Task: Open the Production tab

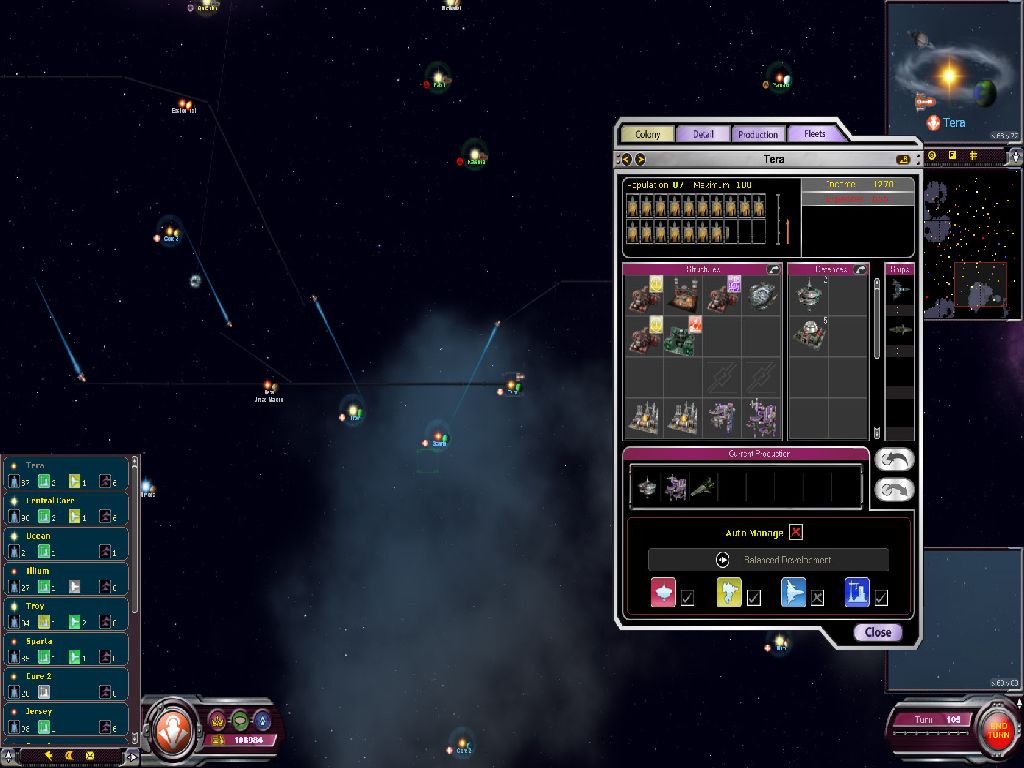Action: click(x=757, y=134)
